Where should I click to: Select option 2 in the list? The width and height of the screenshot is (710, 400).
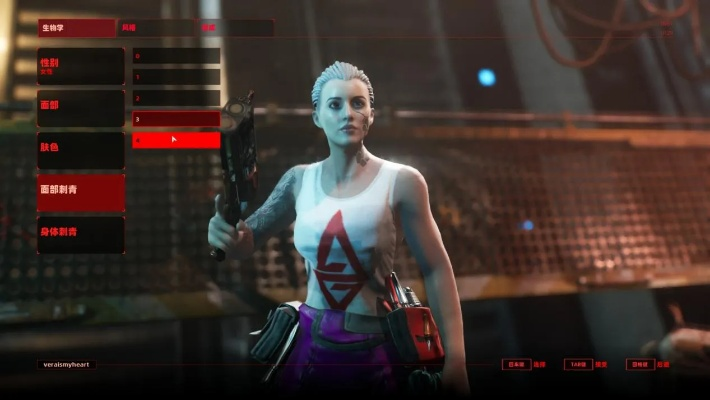click(x=176, y=98)
